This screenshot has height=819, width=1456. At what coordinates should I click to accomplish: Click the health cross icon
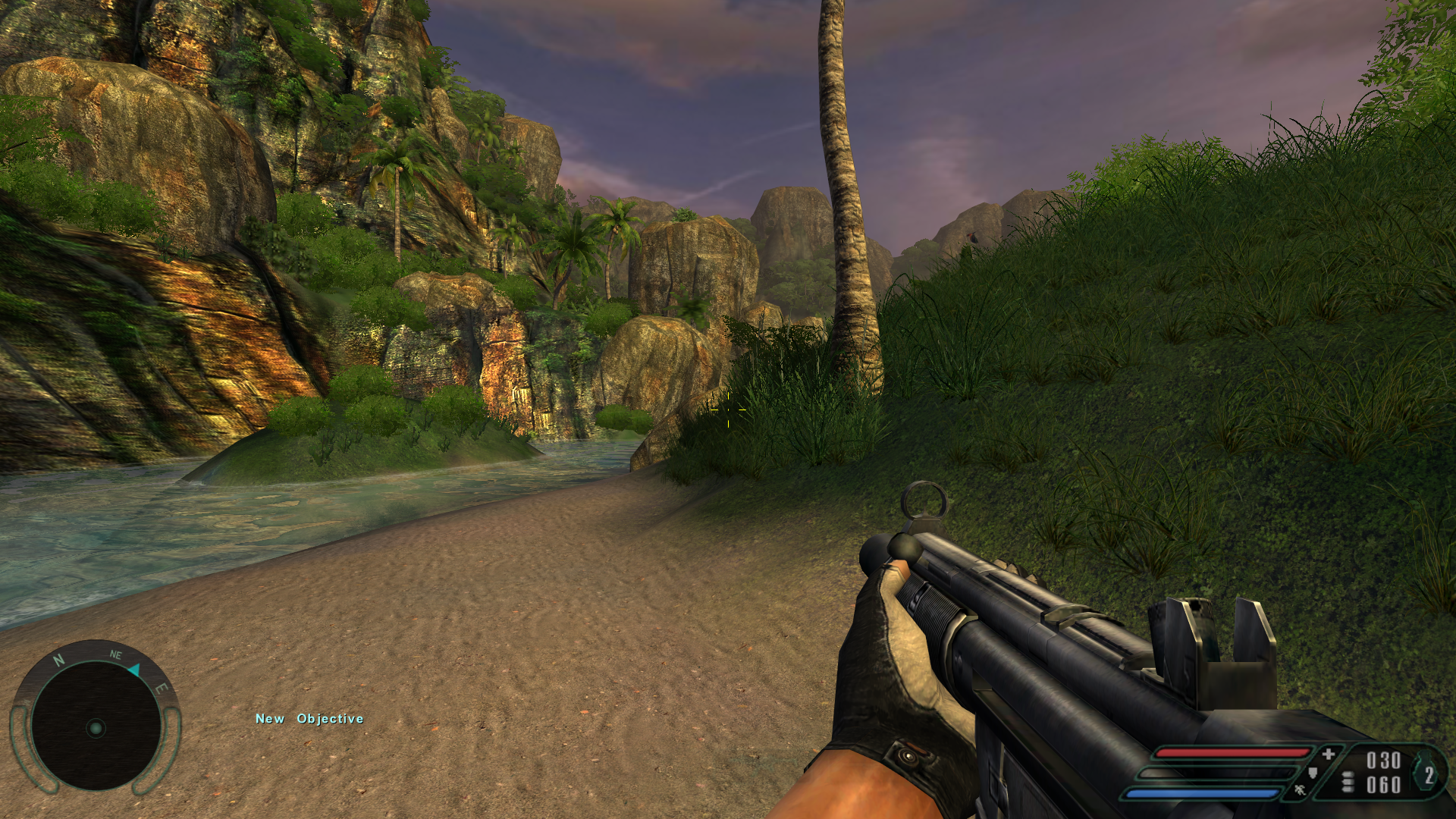coord(1329,755)
